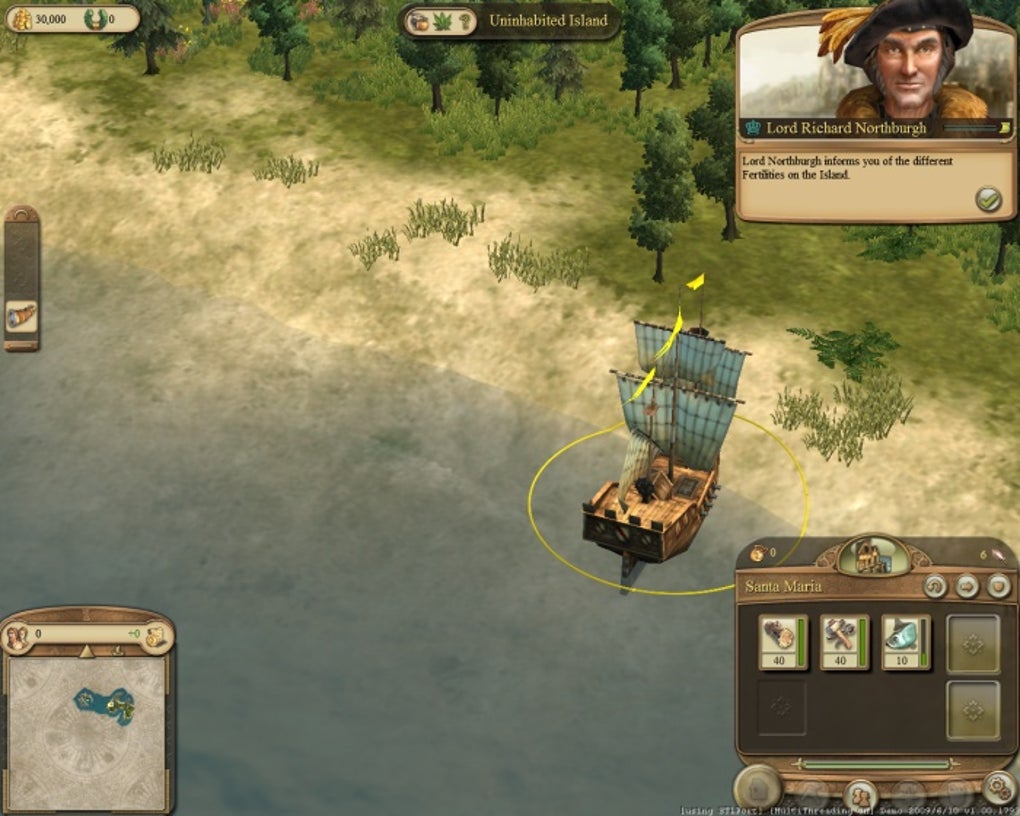Click the island on the minimap

pos(103,703)
